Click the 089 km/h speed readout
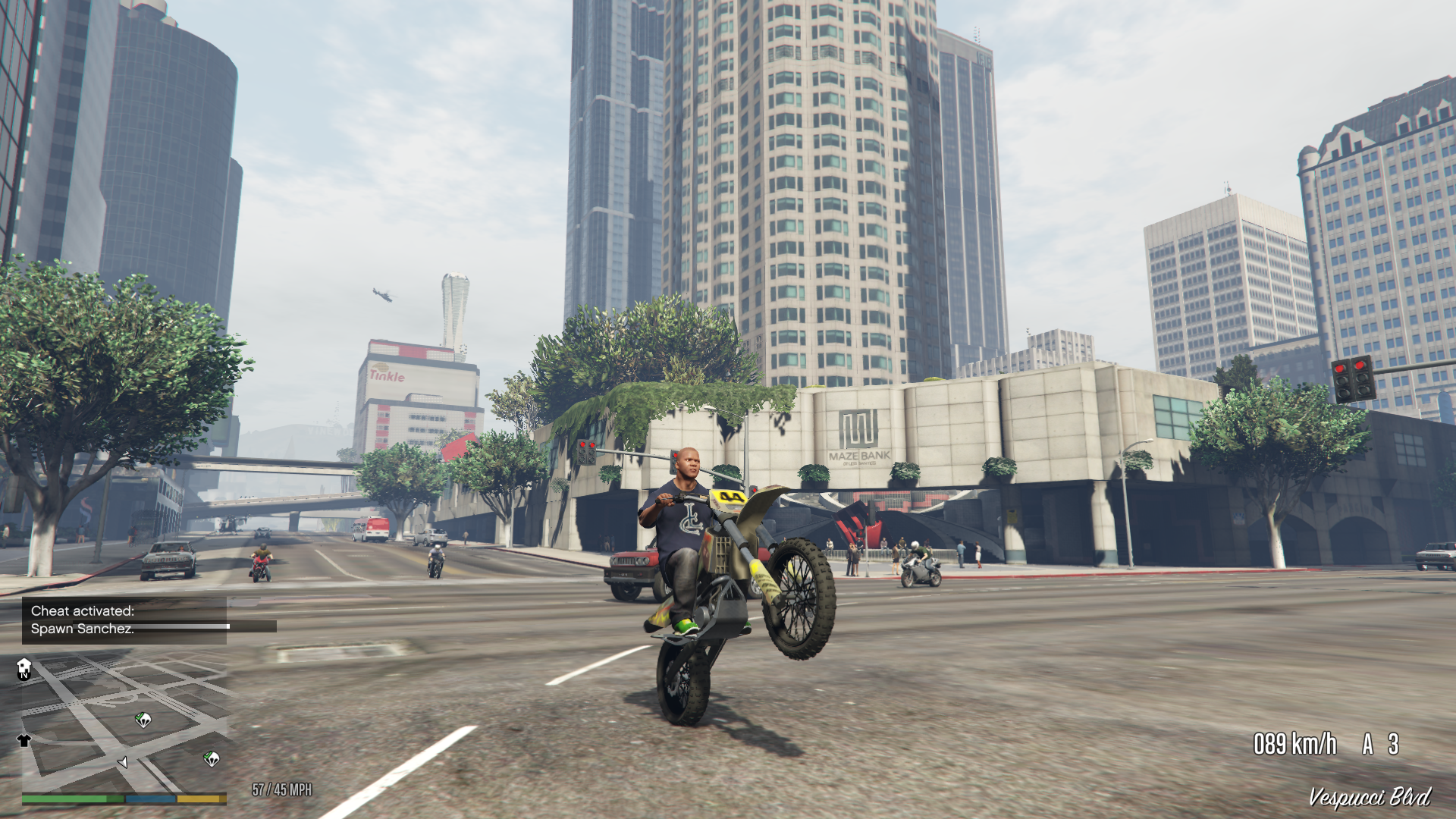1456x819 pixels. pos(1294,742)
